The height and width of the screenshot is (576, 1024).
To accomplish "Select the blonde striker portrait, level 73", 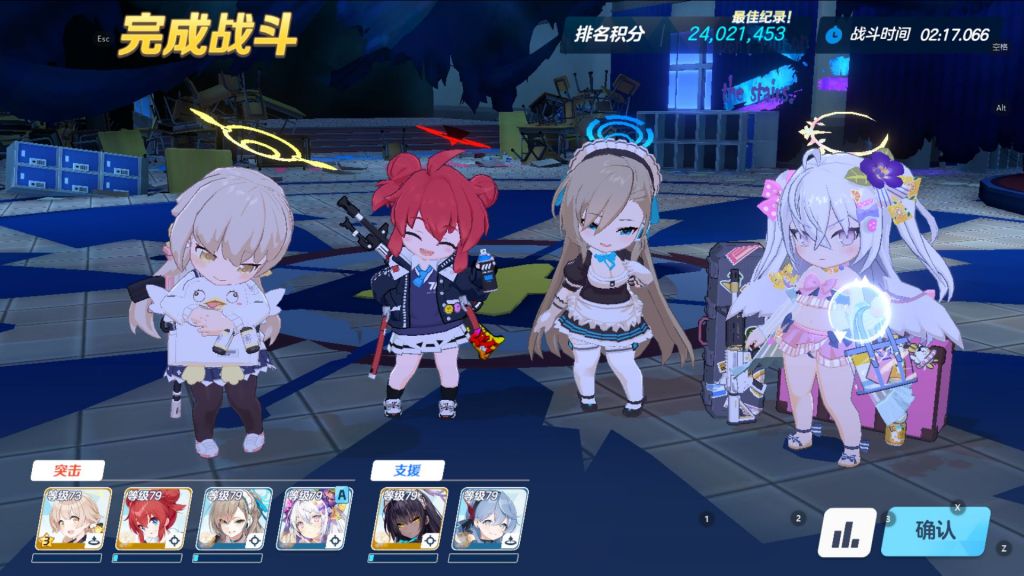I will coord(70,519).
